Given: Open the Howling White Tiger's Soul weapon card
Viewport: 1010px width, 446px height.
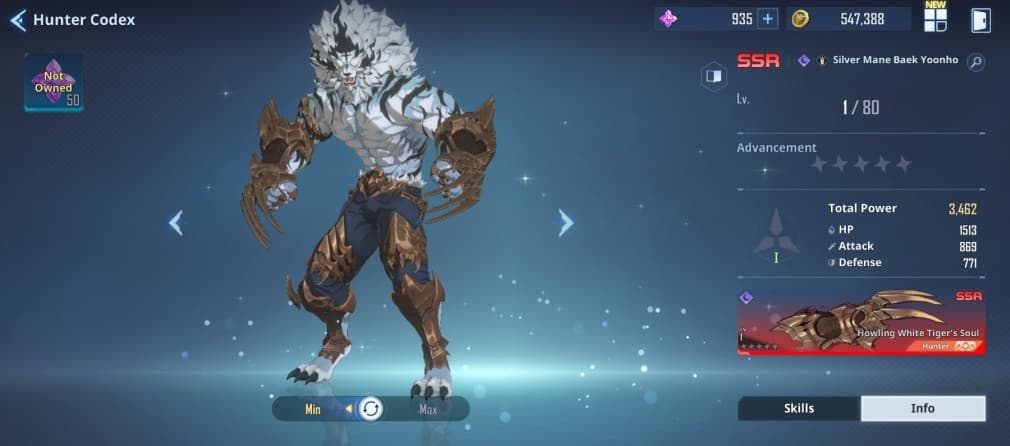Looking at the screenshot, I should 861,321.
